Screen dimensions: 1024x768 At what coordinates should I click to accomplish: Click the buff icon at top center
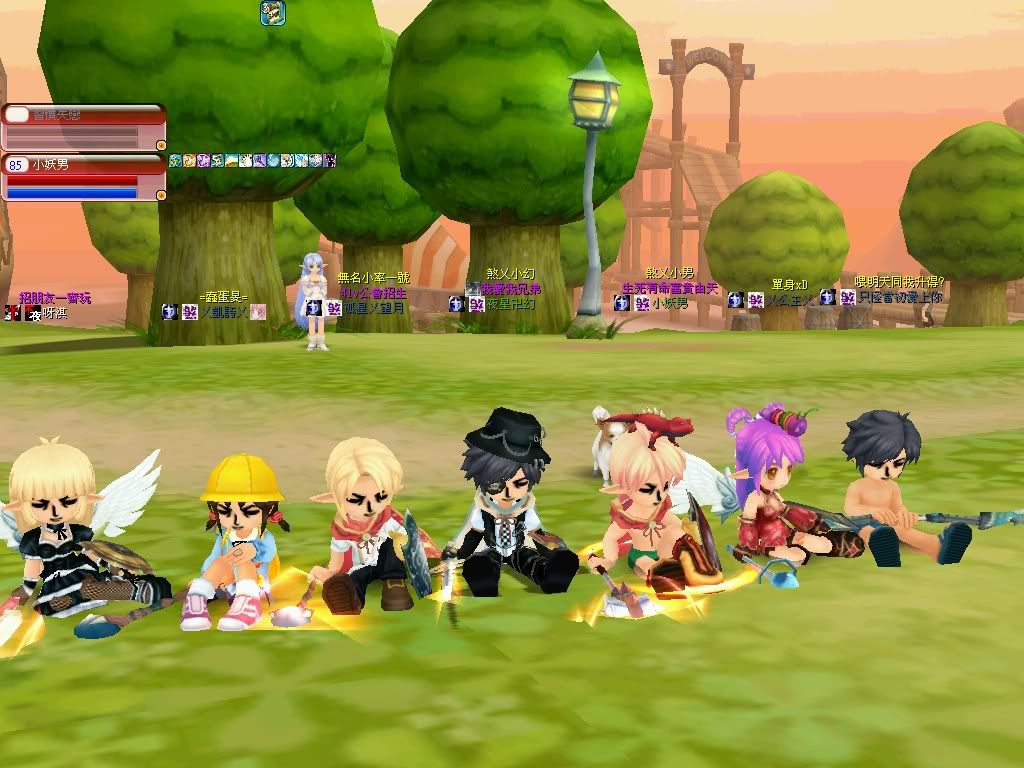click(x=273, y=13)
